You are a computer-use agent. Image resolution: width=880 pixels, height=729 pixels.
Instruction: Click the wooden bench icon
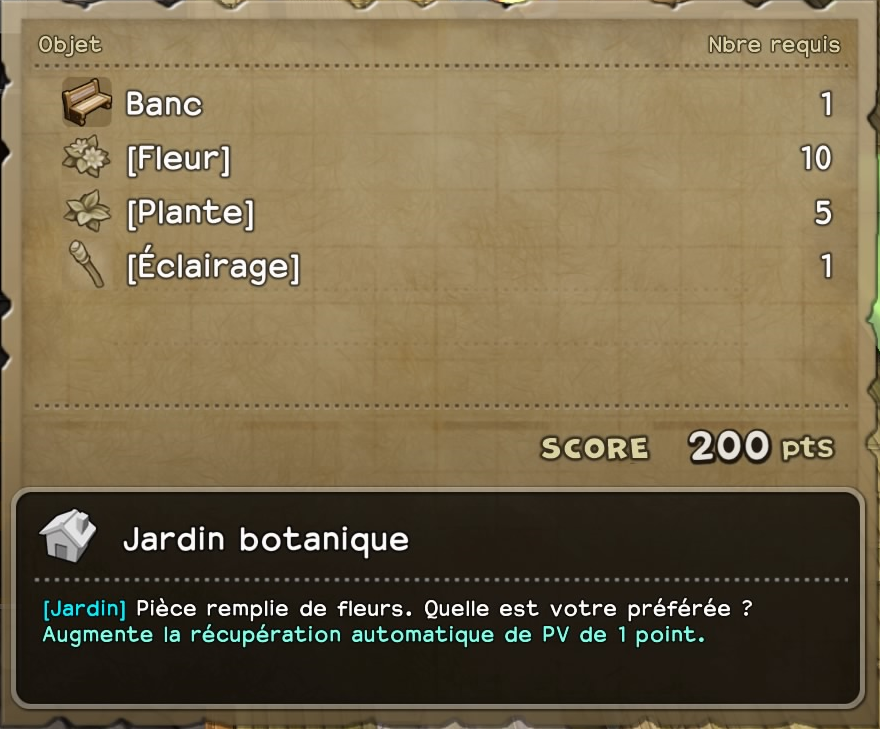[87, 103]
